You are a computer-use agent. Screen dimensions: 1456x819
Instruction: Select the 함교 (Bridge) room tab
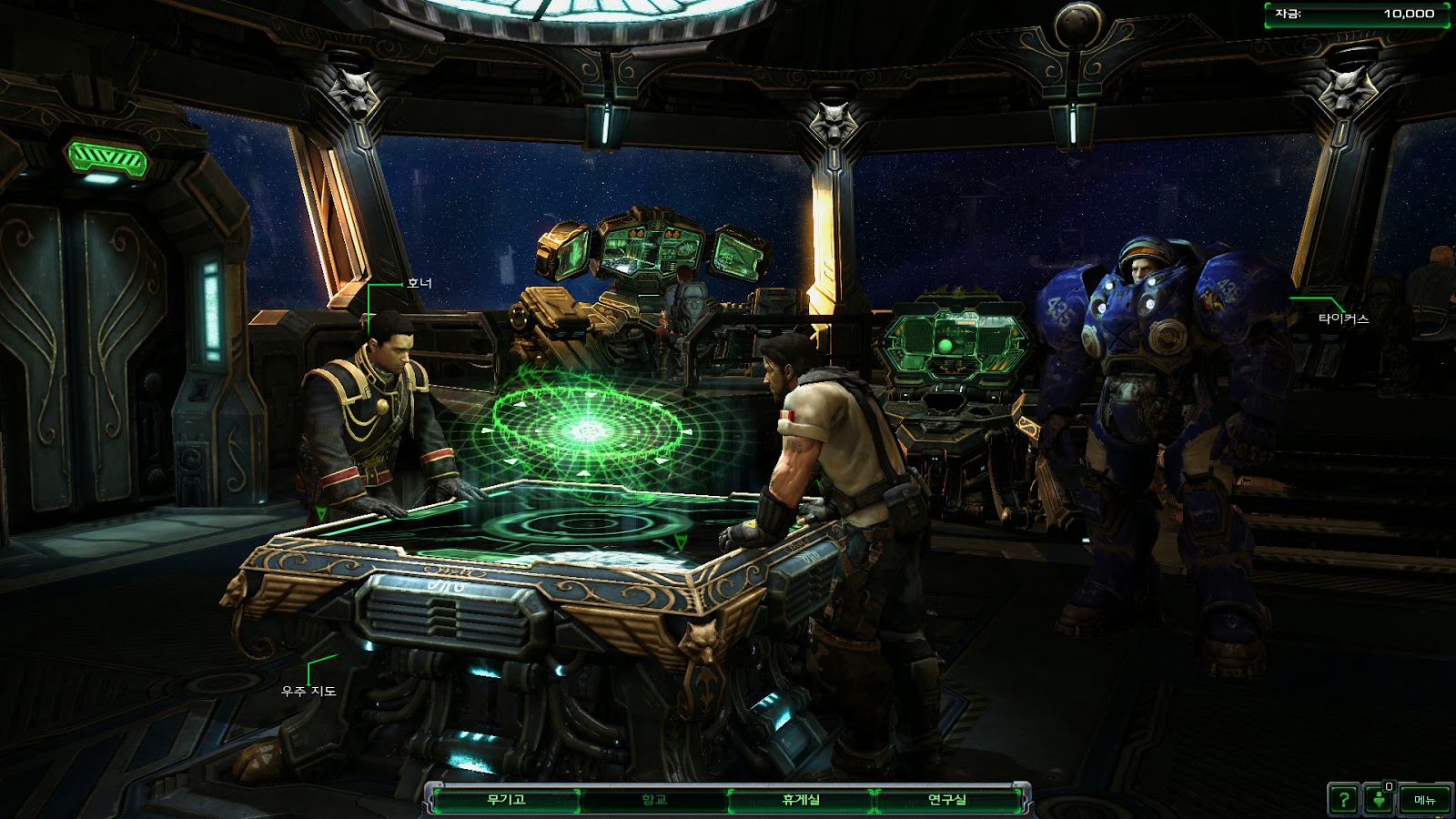(654, 800)
